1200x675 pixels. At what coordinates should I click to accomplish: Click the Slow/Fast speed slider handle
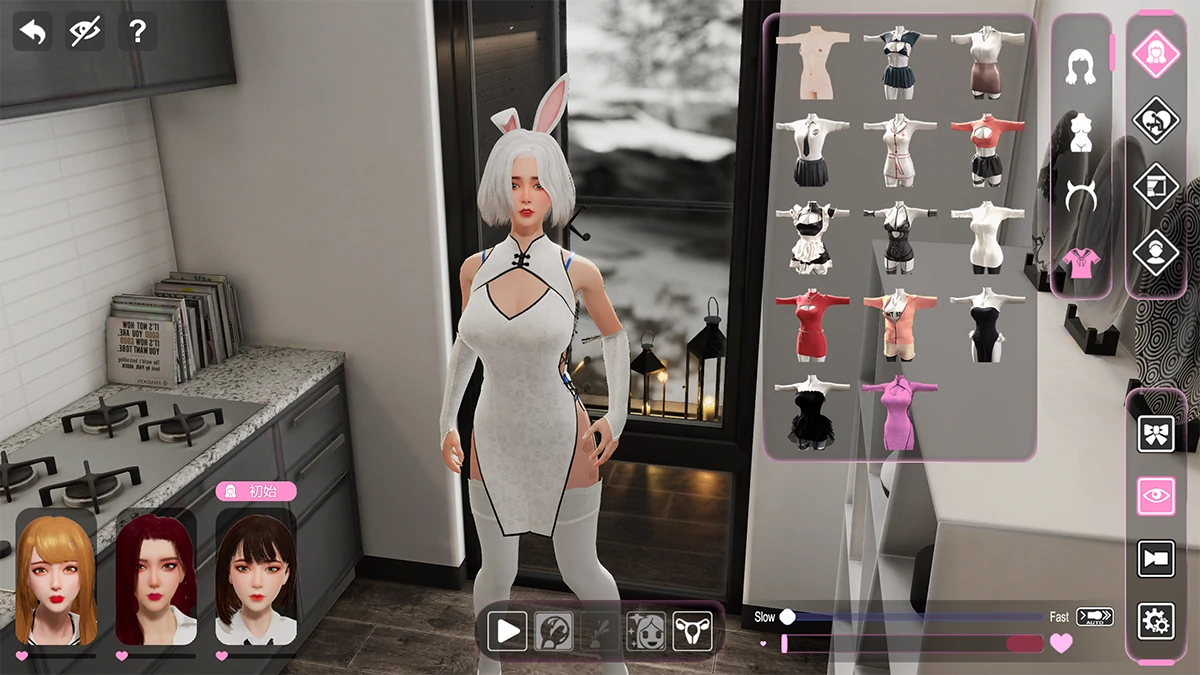pyautogui.click(x=788, y=617)
